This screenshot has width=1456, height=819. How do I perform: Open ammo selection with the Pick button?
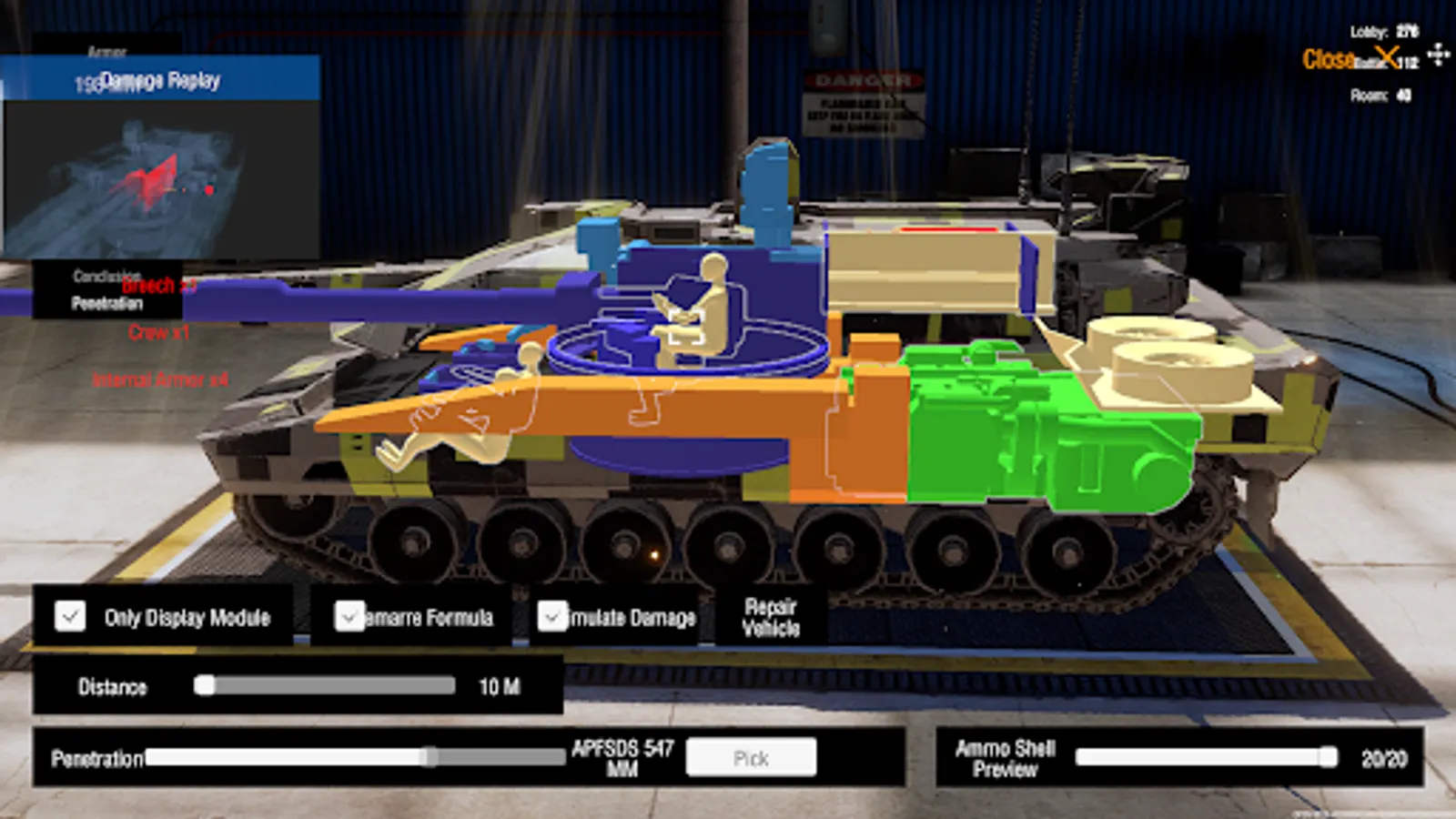pyautogui.click(x=752, y=757)
